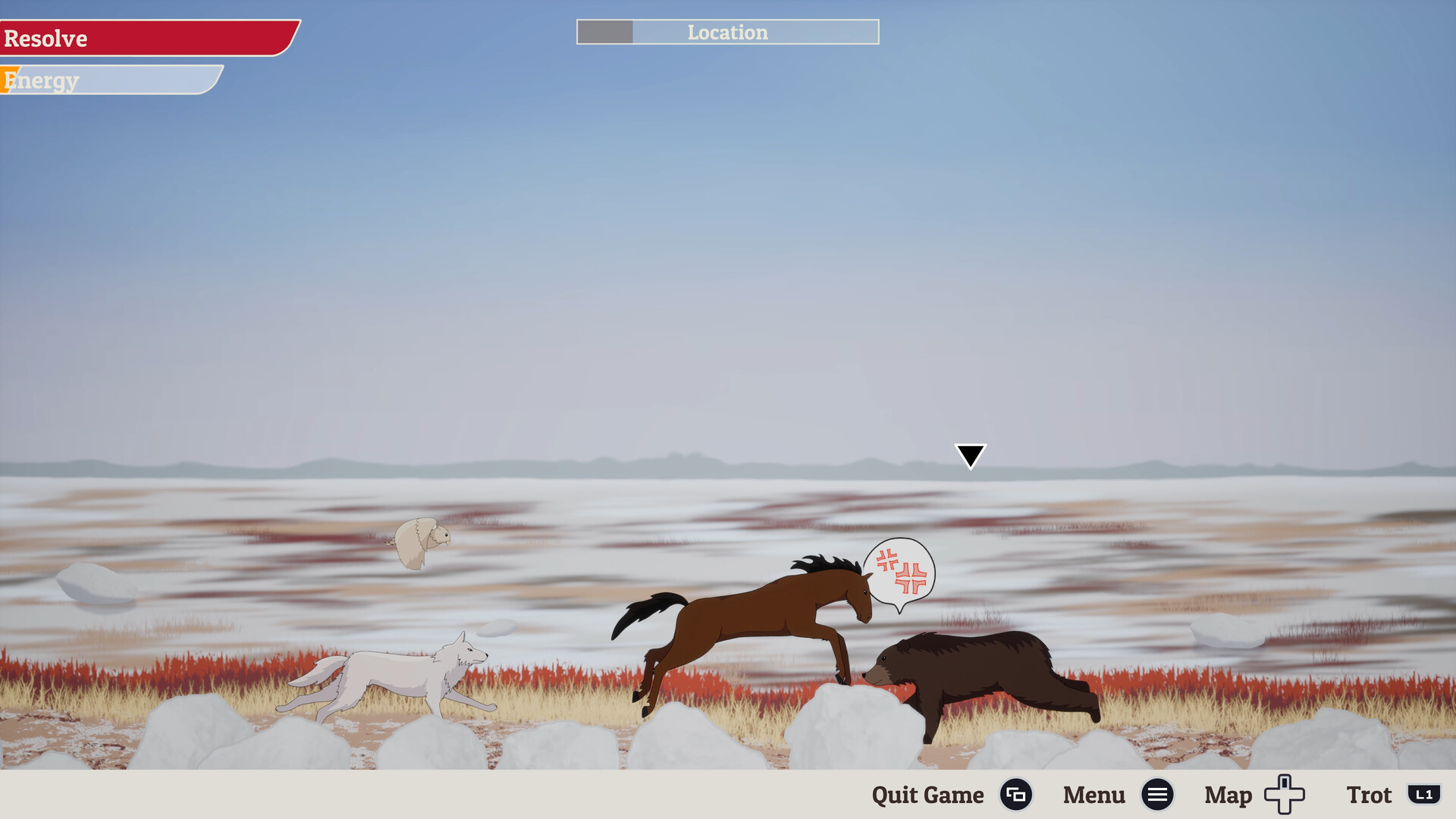This screenshot has width=1456, height=819.
Task: Toggle Trot mode from the bottom bar
Action: 1424,795
